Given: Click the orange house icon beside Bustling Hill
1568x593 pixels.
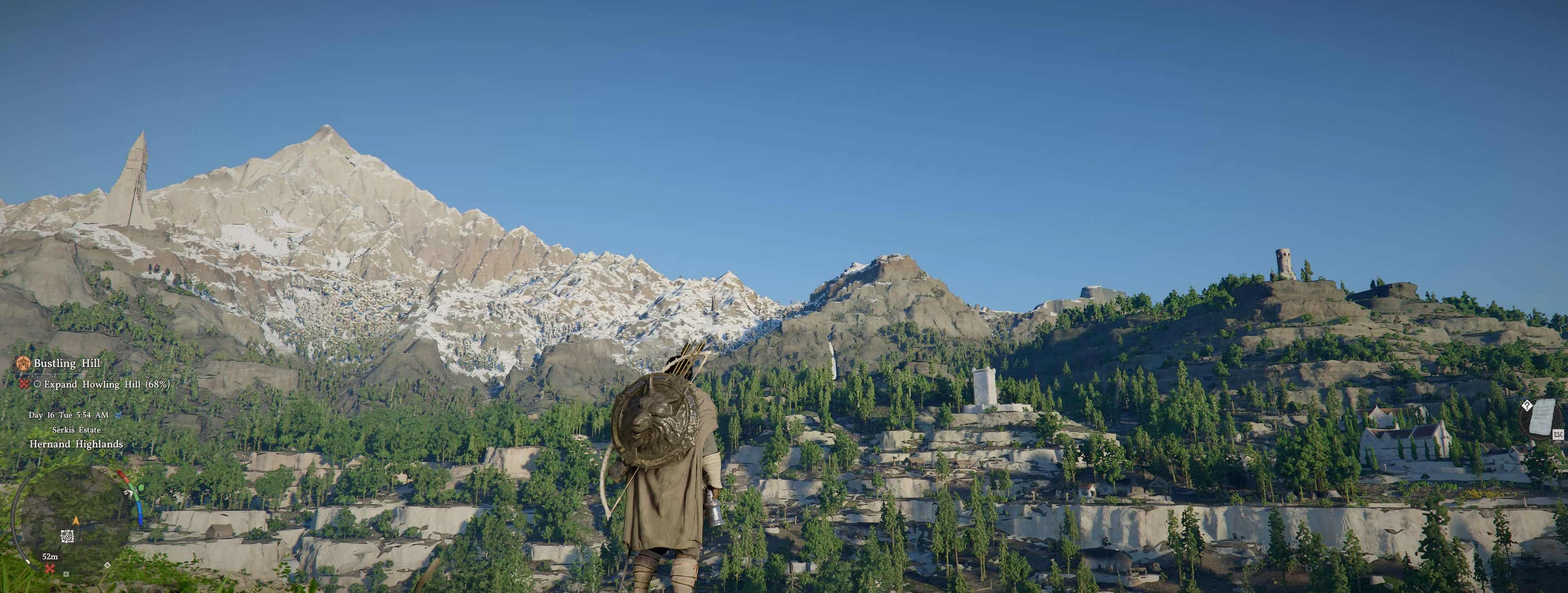Looking at the screenshot, I should pos(23,364).
